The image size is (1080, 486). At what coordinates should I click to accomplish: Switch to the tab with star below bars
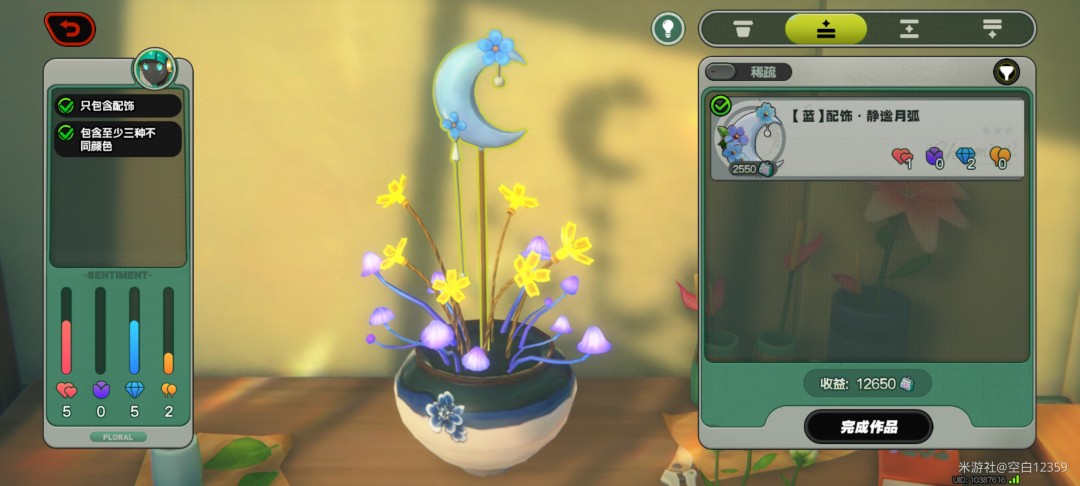coord(992,29)
